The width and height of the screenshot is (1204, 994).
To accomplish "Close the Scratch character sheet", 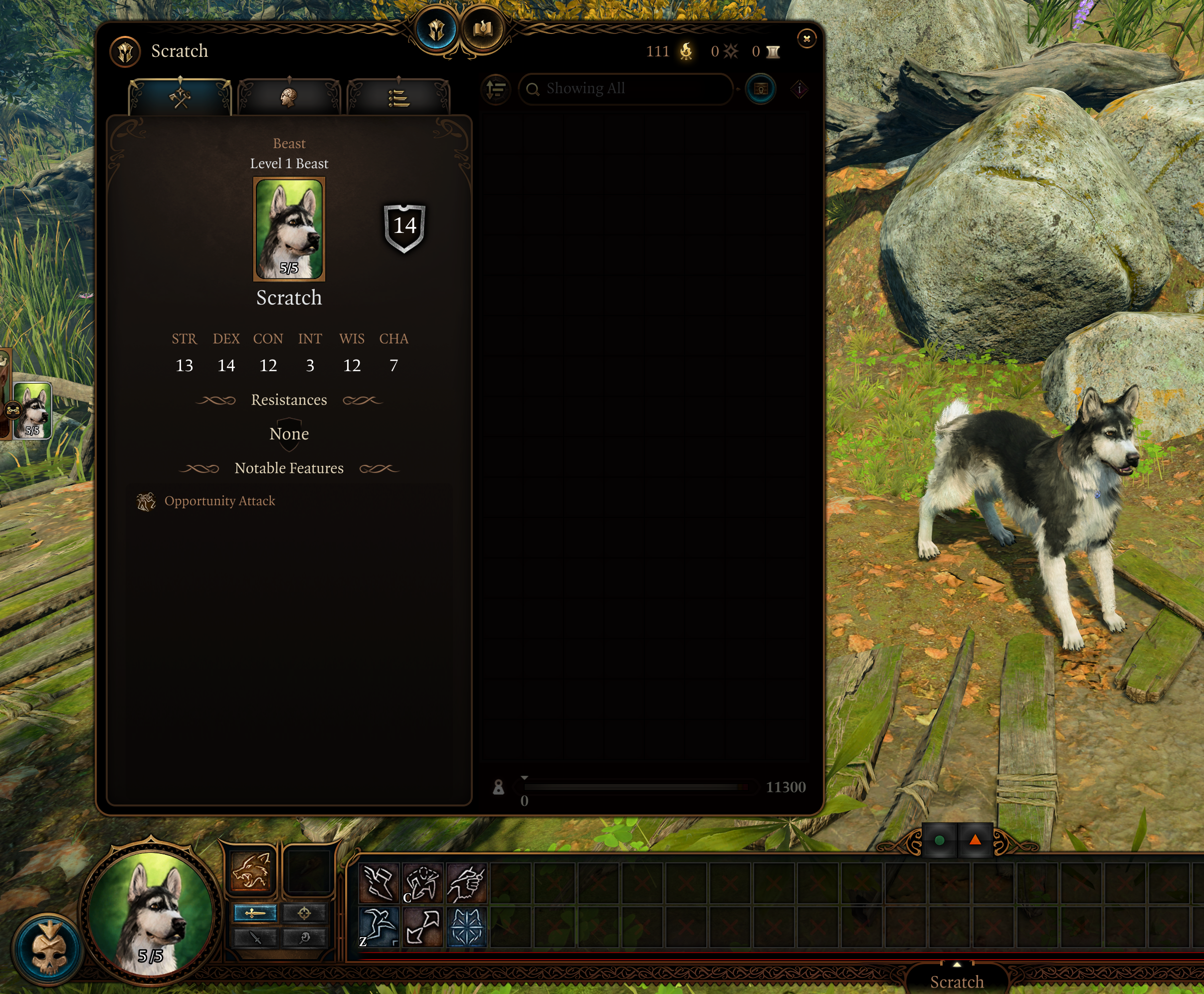I will (x=806, y=39).
